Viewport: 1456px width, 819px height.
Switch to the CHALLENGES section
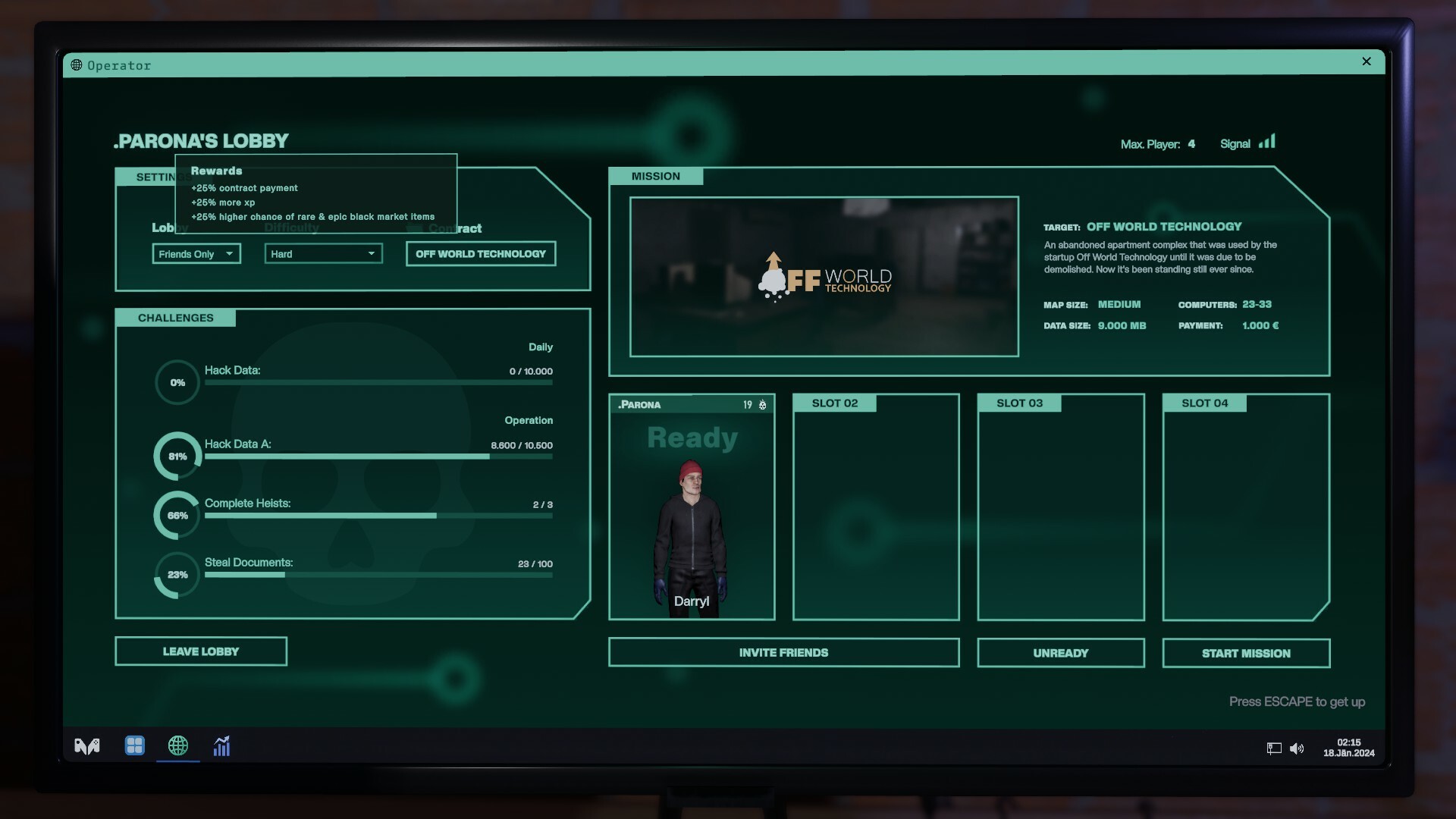pos(175,318)
